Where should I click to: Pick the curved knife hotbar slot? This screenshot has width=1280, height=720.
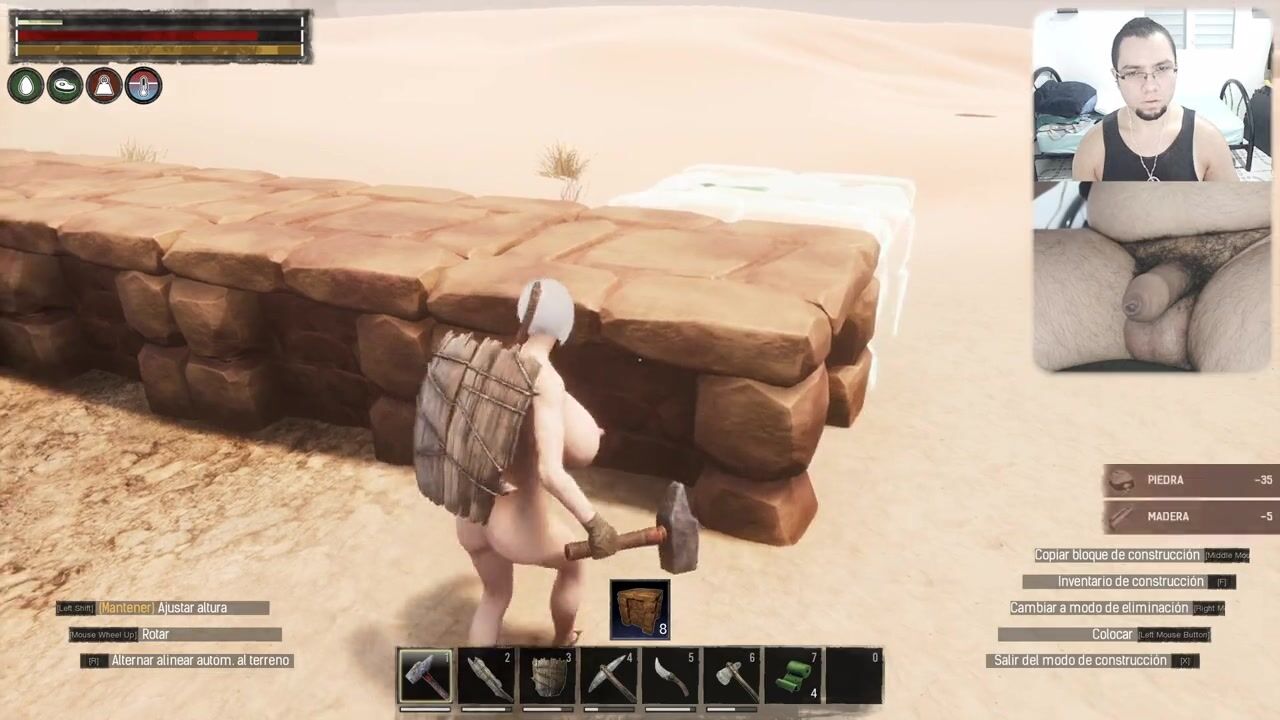pos(669,676)
